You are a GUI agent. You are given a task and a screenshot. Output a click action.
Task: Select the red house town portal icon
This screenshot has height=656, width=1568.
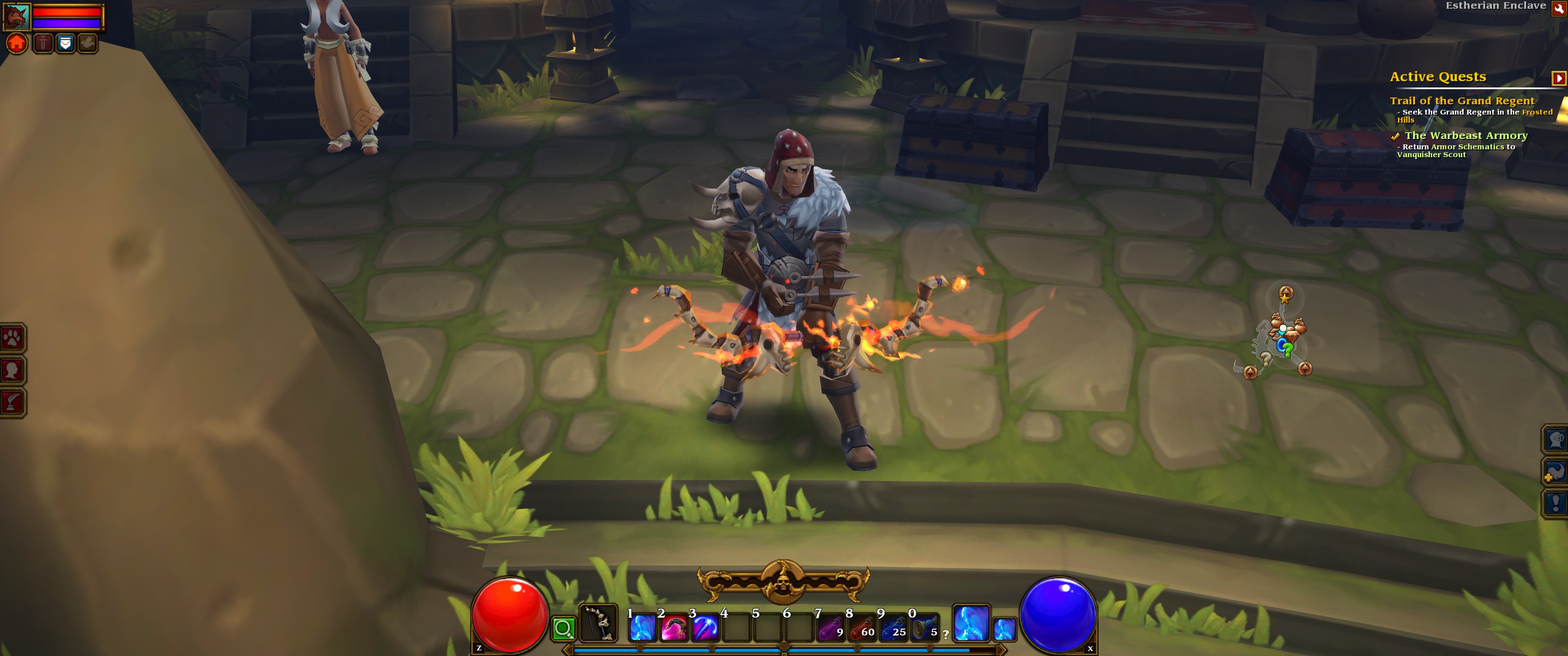pos(17,43)
